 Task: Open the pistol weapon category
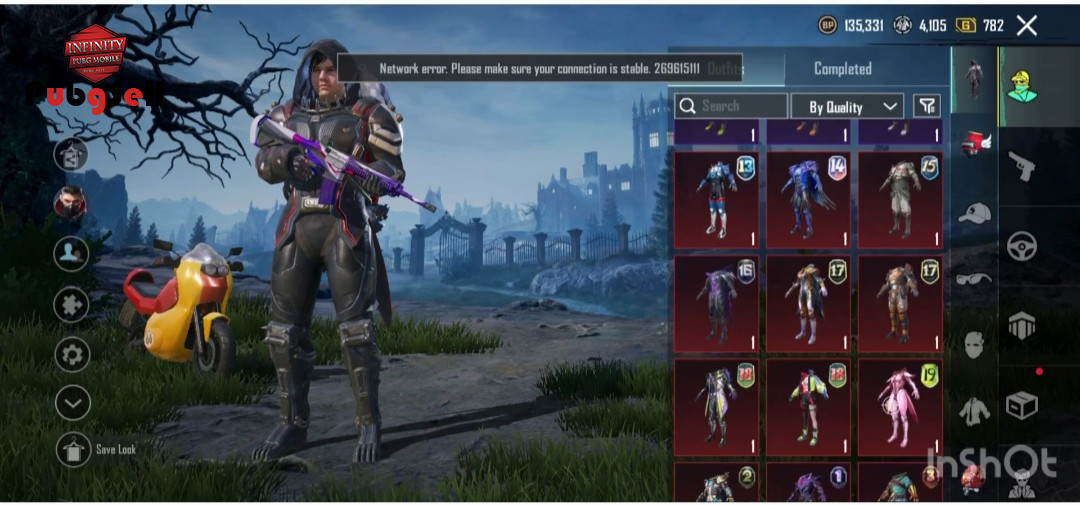click(x=1021, y=165)
